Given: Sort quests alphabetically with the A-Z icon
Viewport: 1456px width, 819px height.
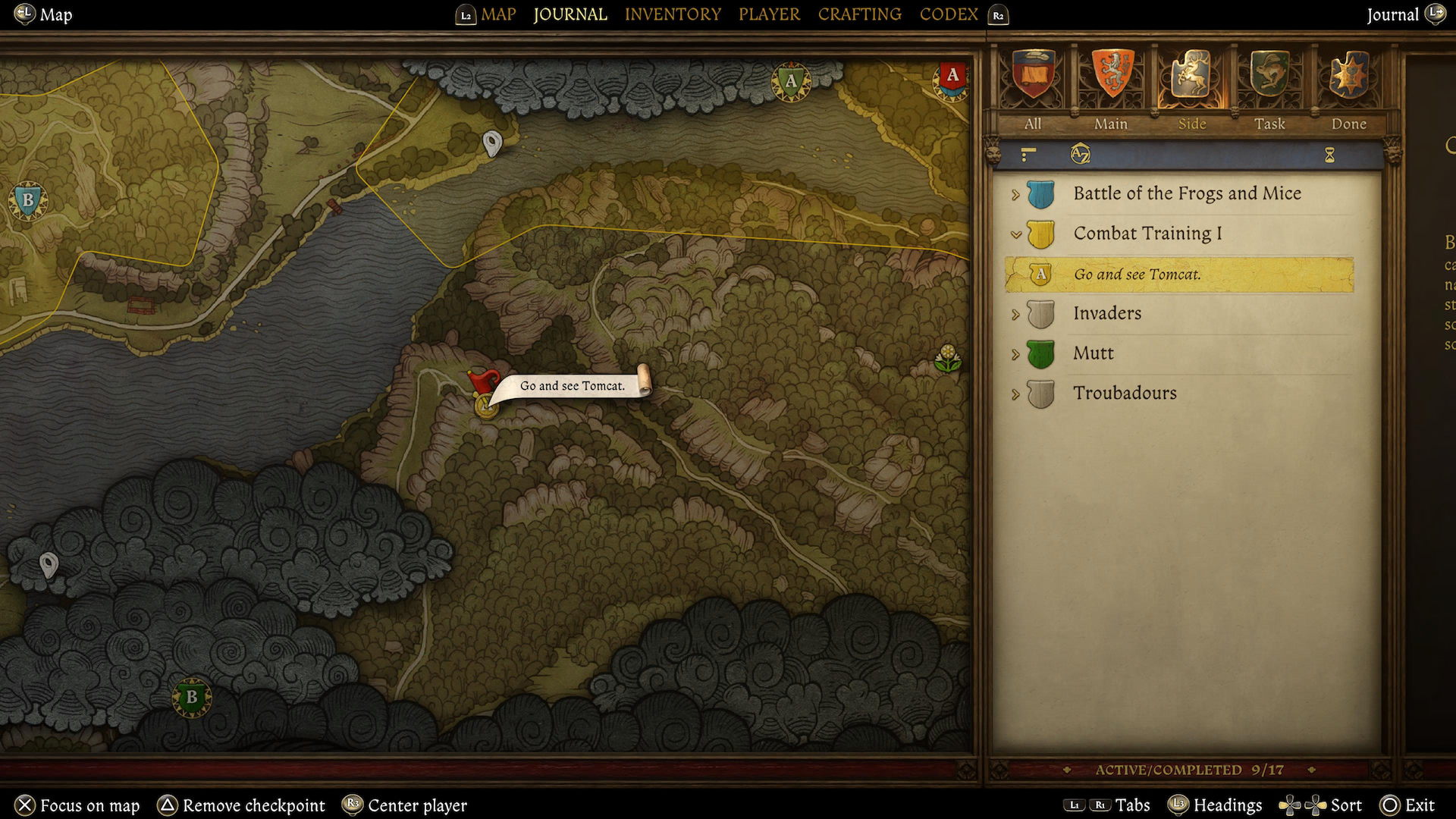Looking at the screenshot, I should pos(1080,155).
